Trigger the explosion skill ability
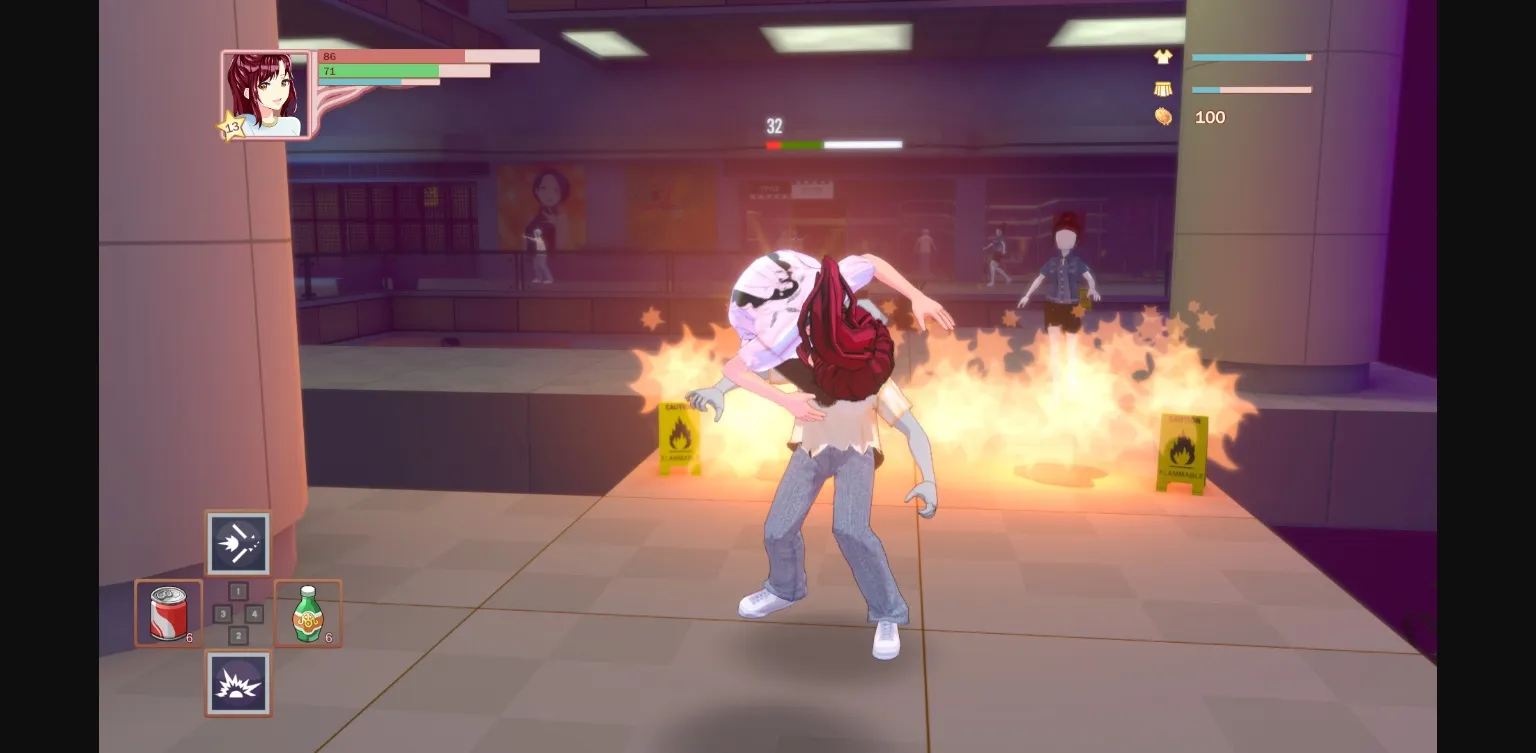 point(238,682)
